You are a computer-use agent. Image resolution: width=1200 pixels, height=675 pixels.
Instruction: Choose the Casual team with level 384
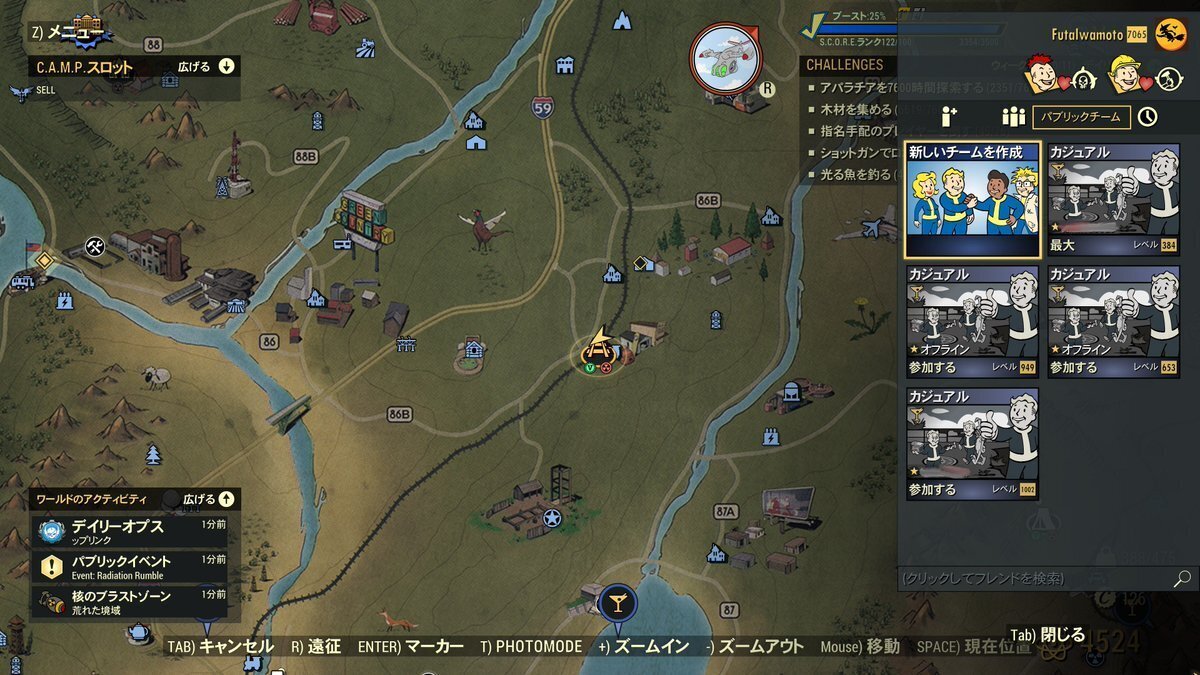coord(1113,200)
